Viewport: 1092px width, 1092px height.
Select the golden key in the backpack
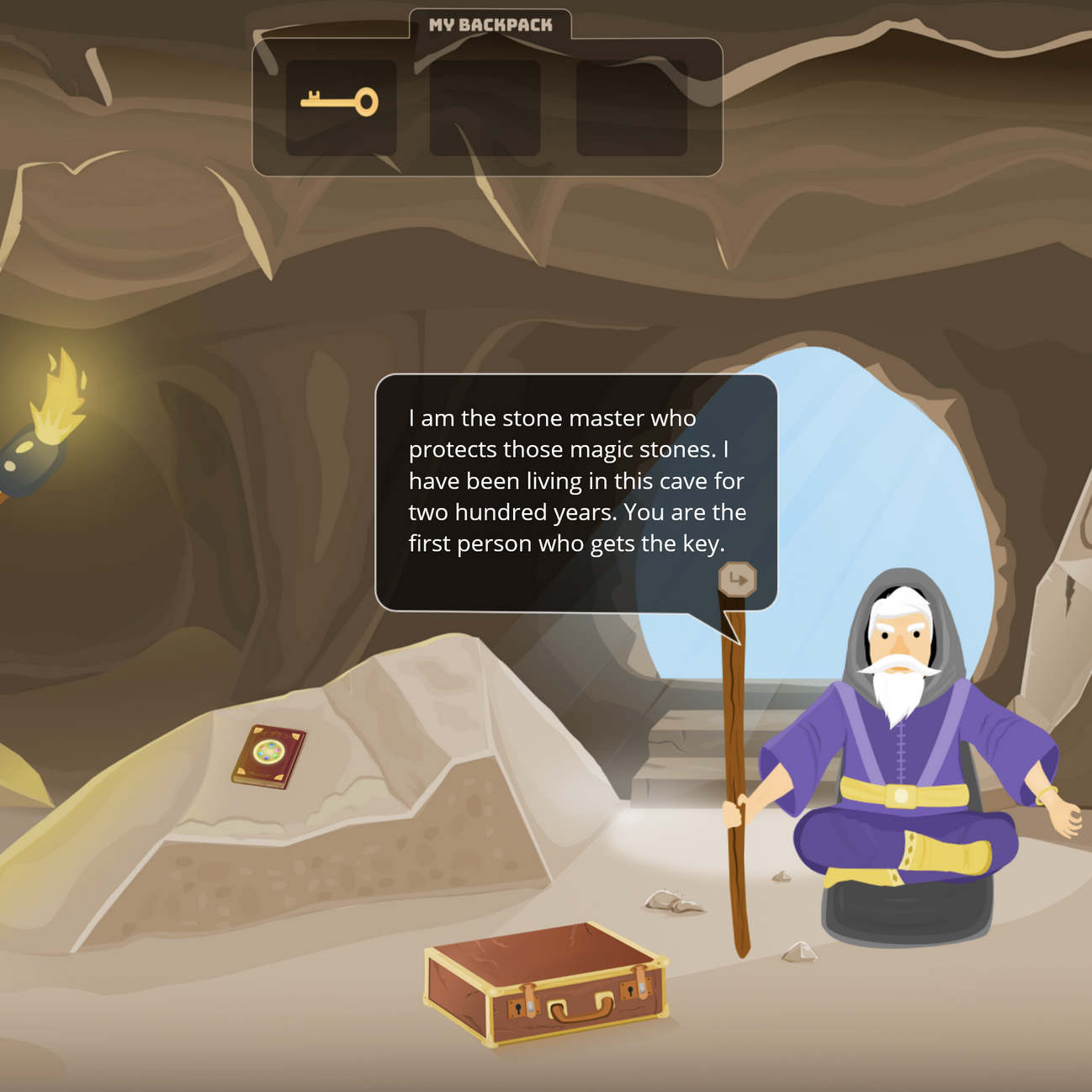tap(340, 103)
